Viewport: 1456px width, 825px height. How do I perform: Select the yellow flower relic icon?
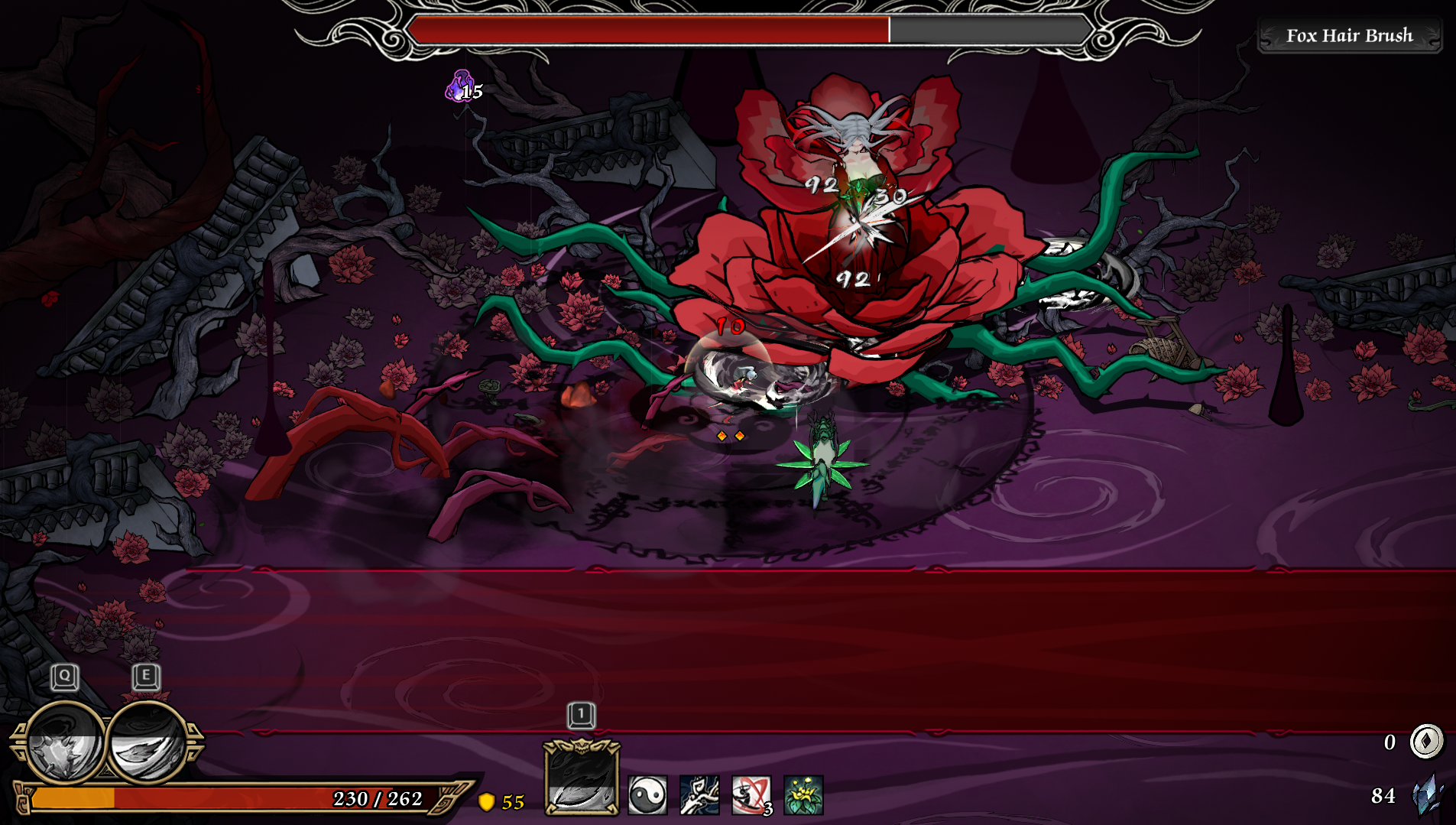pos(803,795)
